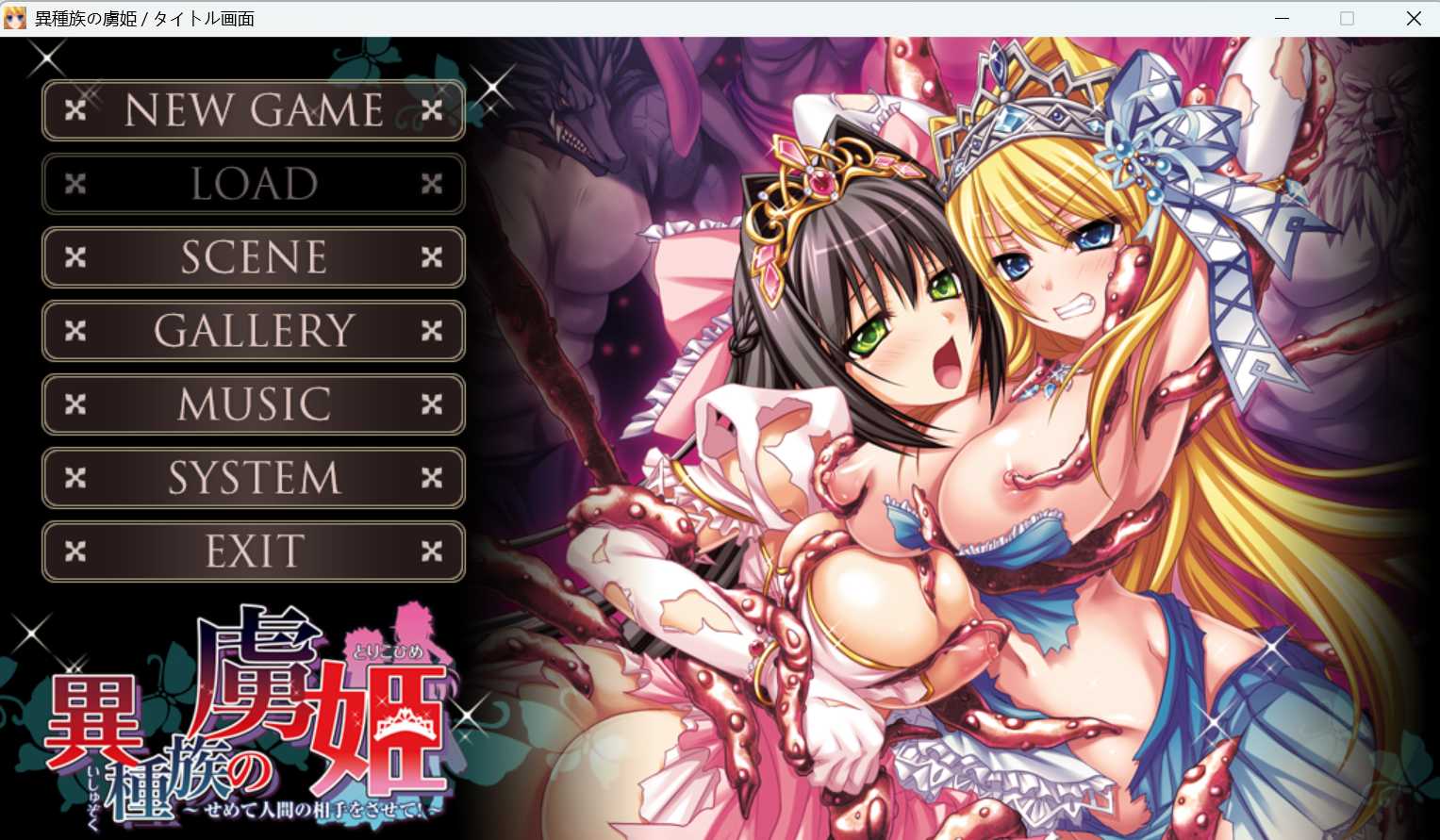This screenshot has height=840, width=1440.
Task: Click the ornament icon right of EXIT
Action: 432,550
